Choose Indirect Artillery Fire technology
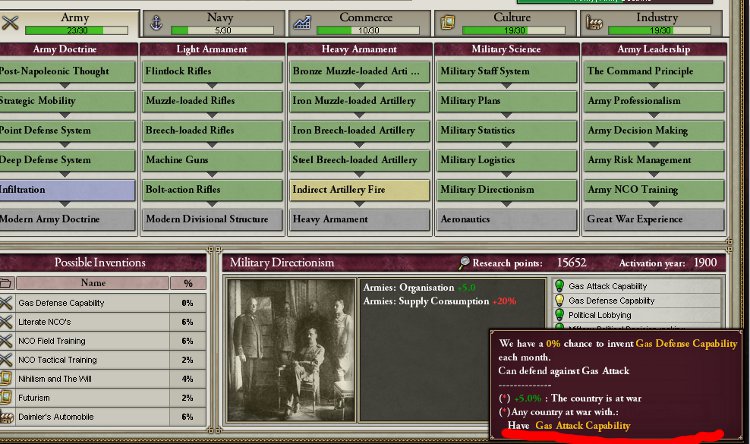Viewport: 750px width, 444px height. coord(359,190)
